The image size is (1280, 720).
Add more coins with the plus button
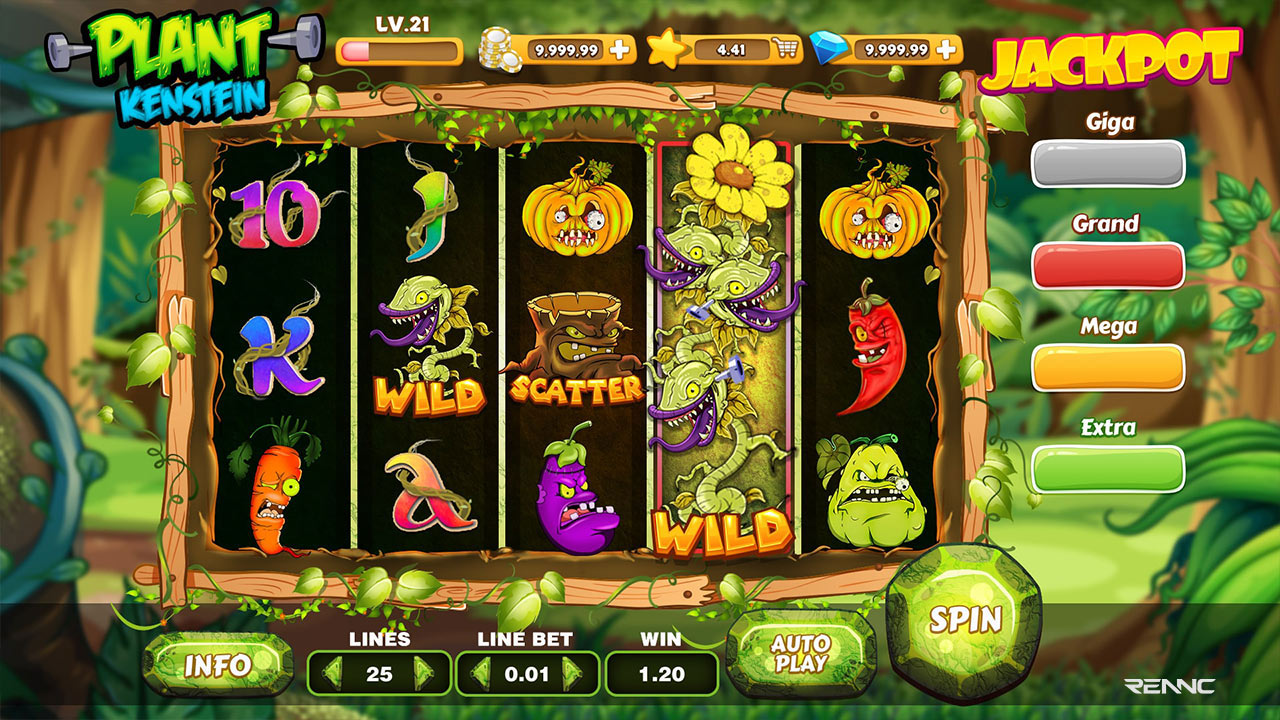click(620, 49)
